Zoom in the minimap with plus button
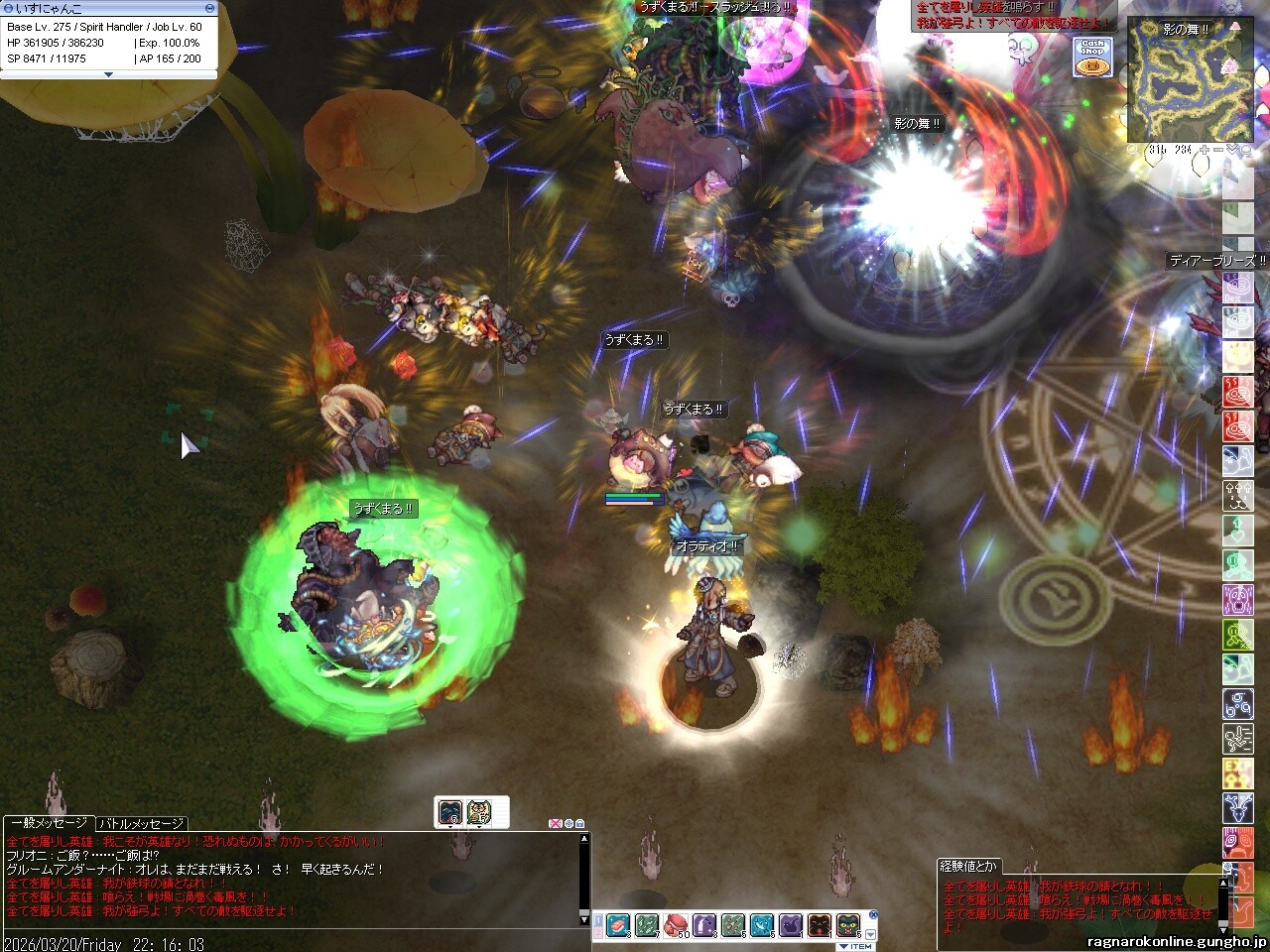1270x952 pixels. click(x=1205, y=150)
